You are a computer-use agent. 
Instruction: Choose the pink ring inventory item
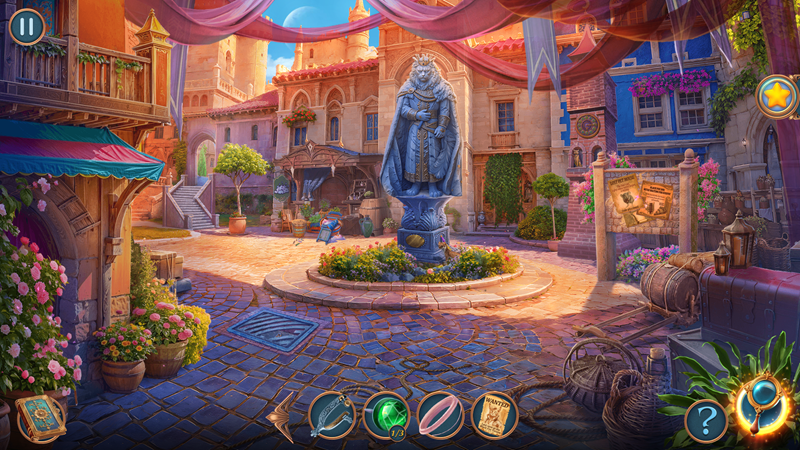440,415
